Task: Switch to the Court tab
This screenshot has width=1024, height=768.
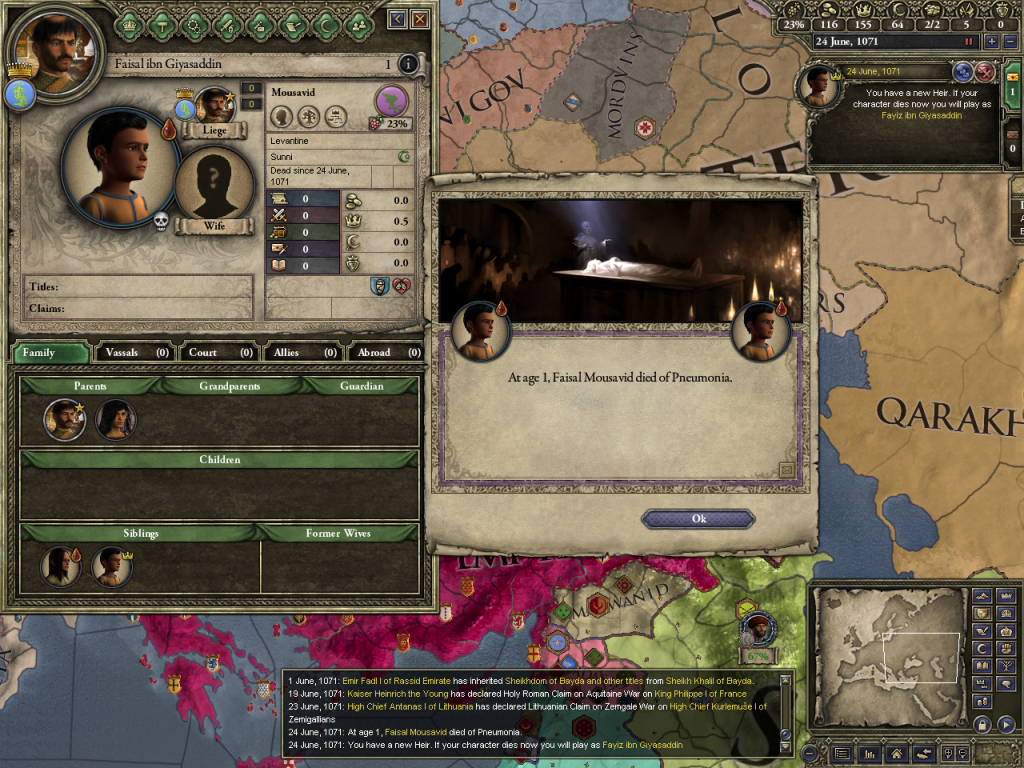Action: (x=217, y=352)
